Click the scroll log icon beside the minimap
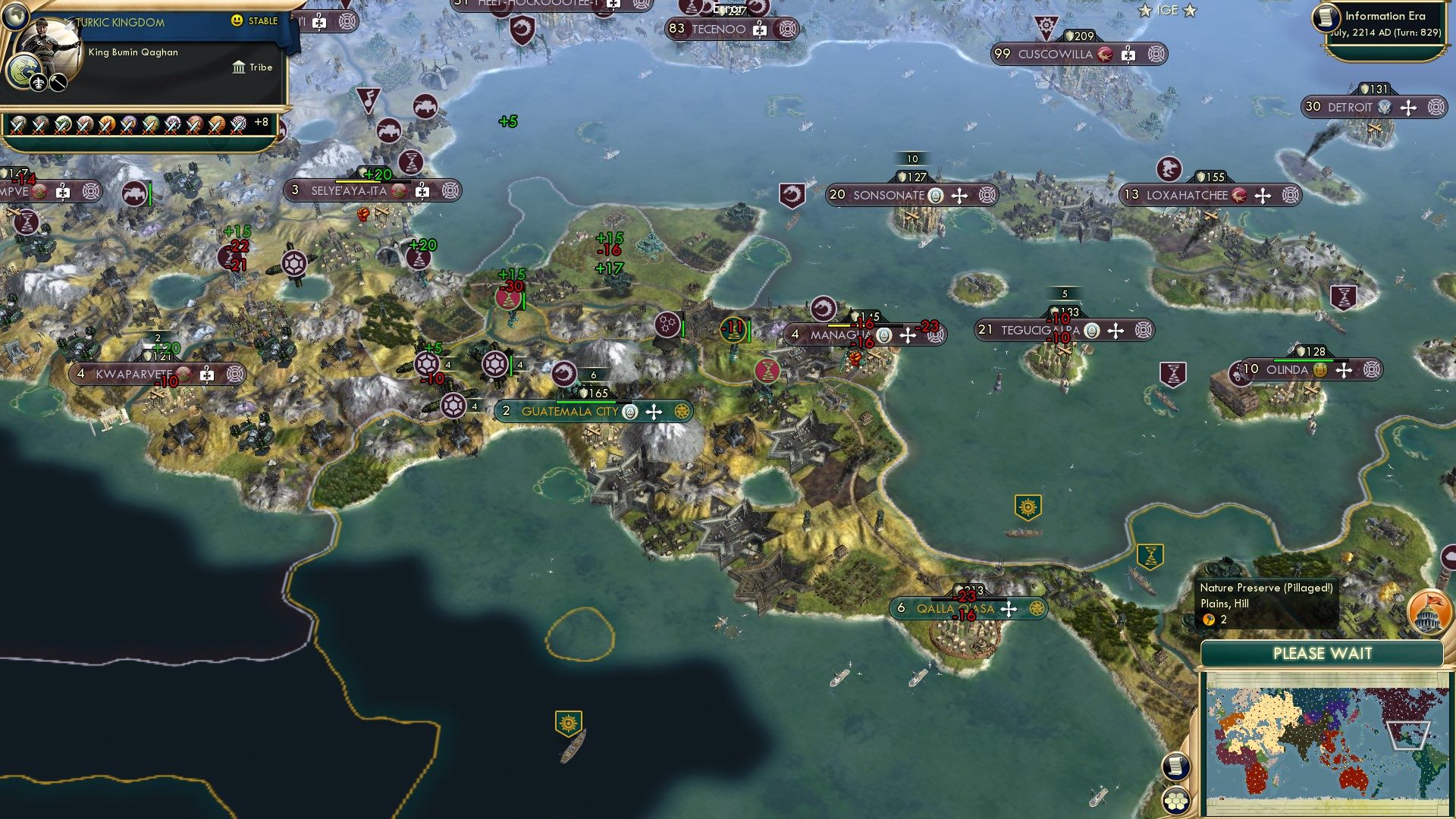1456x819 pixels. click(1176, 764)
